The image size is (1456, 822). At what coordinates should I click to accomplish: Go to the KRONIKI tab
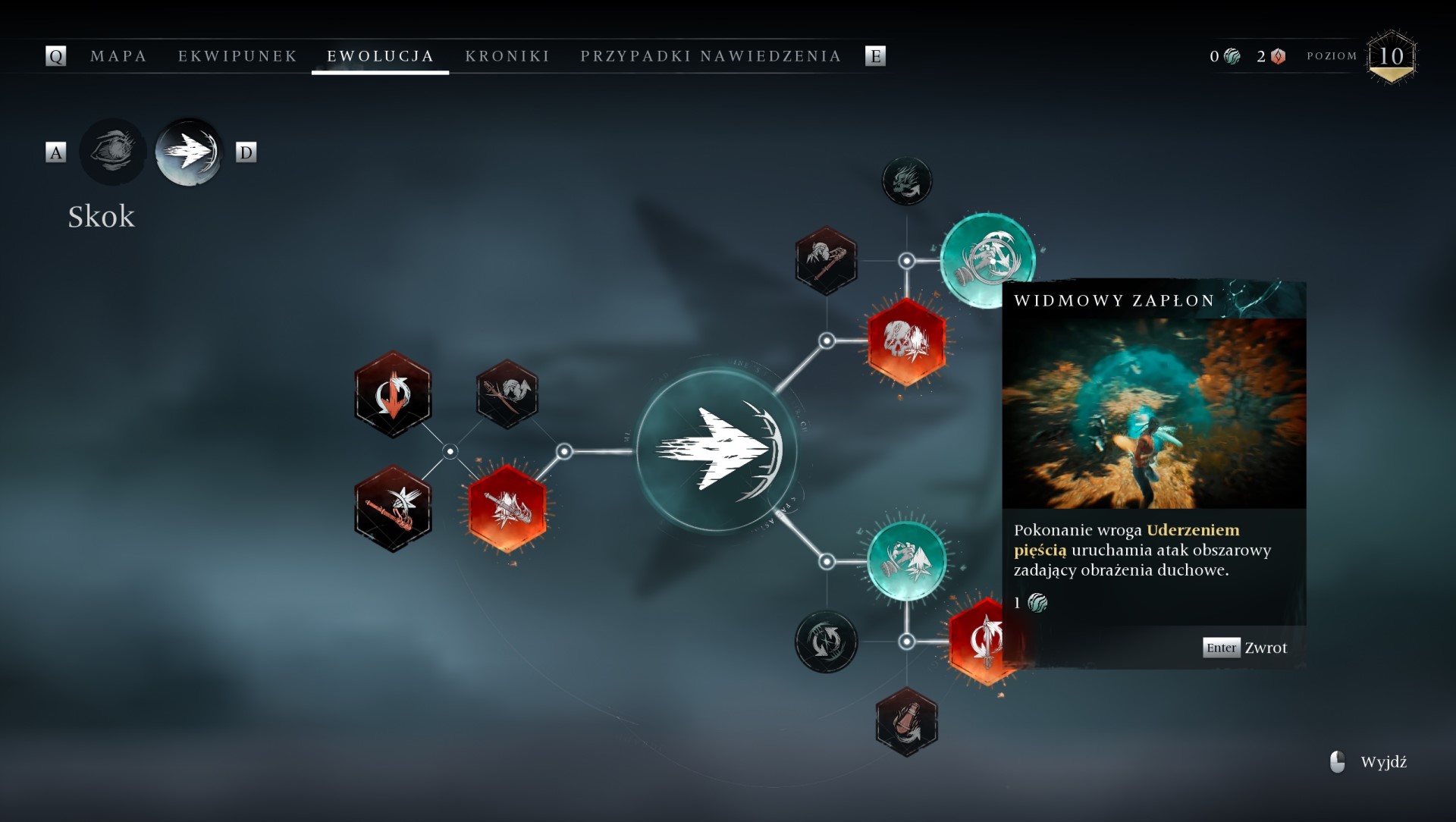[x=507, y=56]
